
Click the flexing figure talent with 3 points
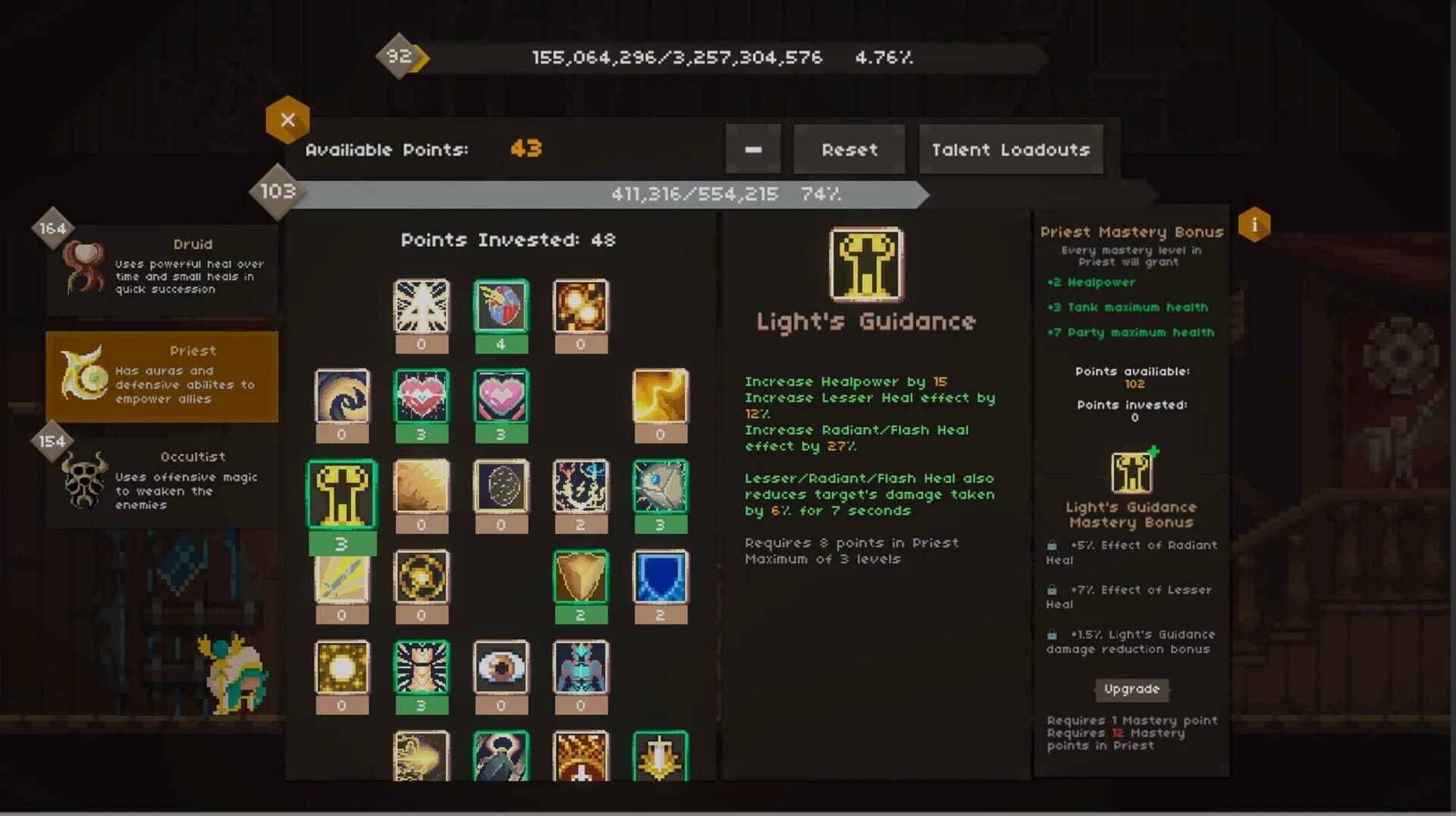coord(422,675)
